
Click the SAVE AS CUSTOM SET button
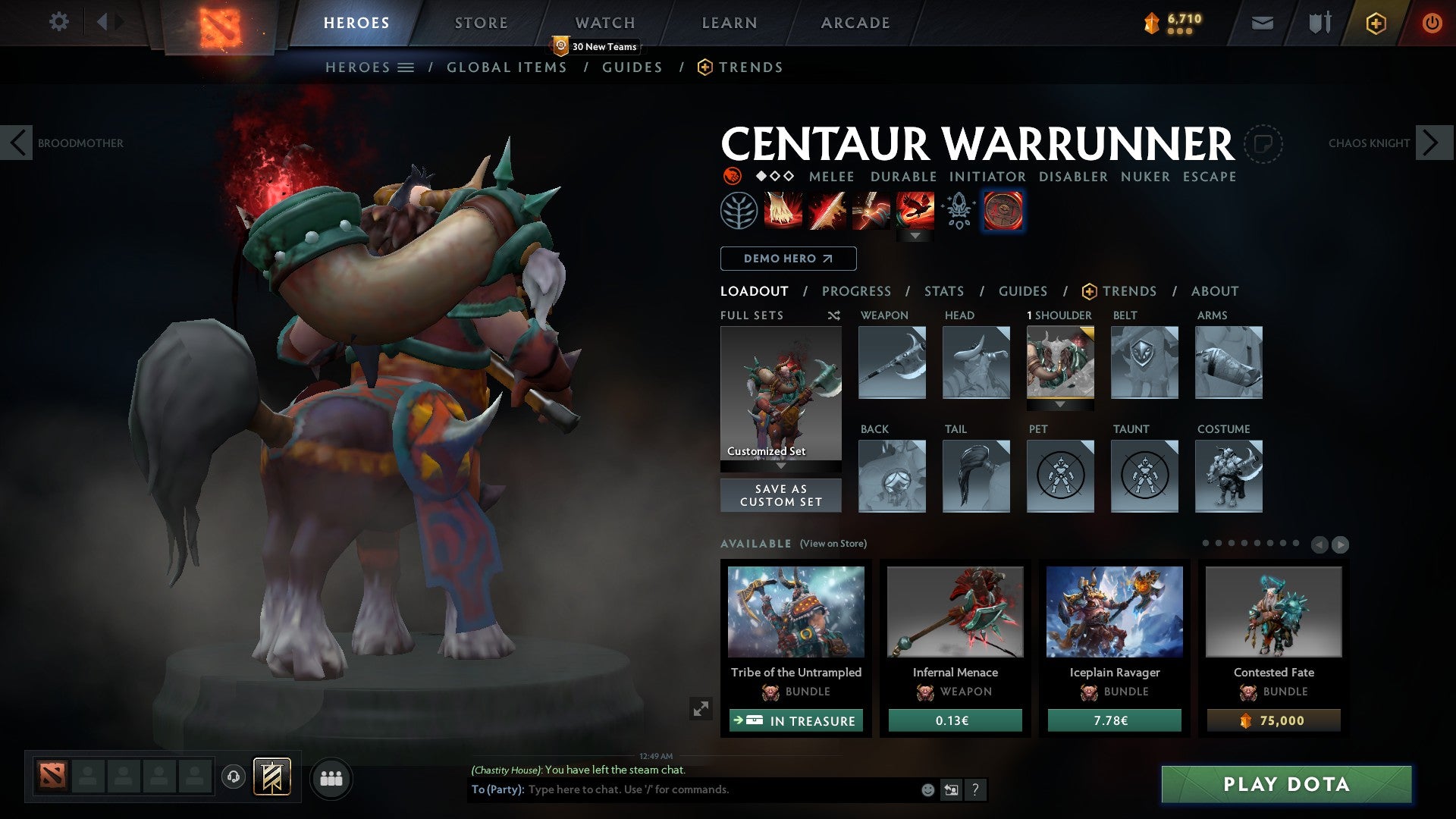(x=780, y=495)
